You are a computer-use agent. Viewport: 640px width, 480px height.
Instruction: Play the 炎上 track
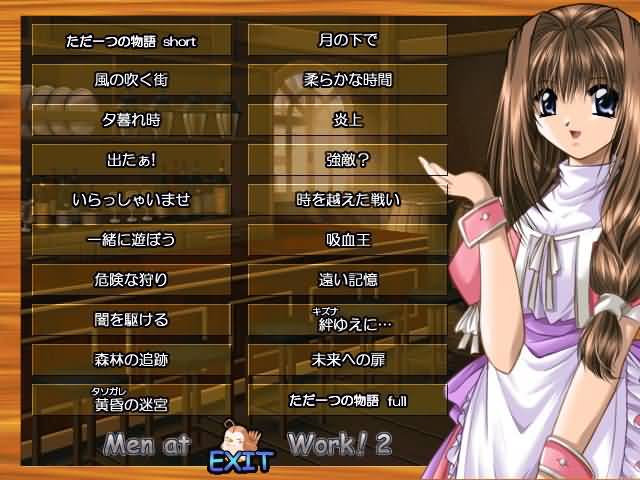348,120
